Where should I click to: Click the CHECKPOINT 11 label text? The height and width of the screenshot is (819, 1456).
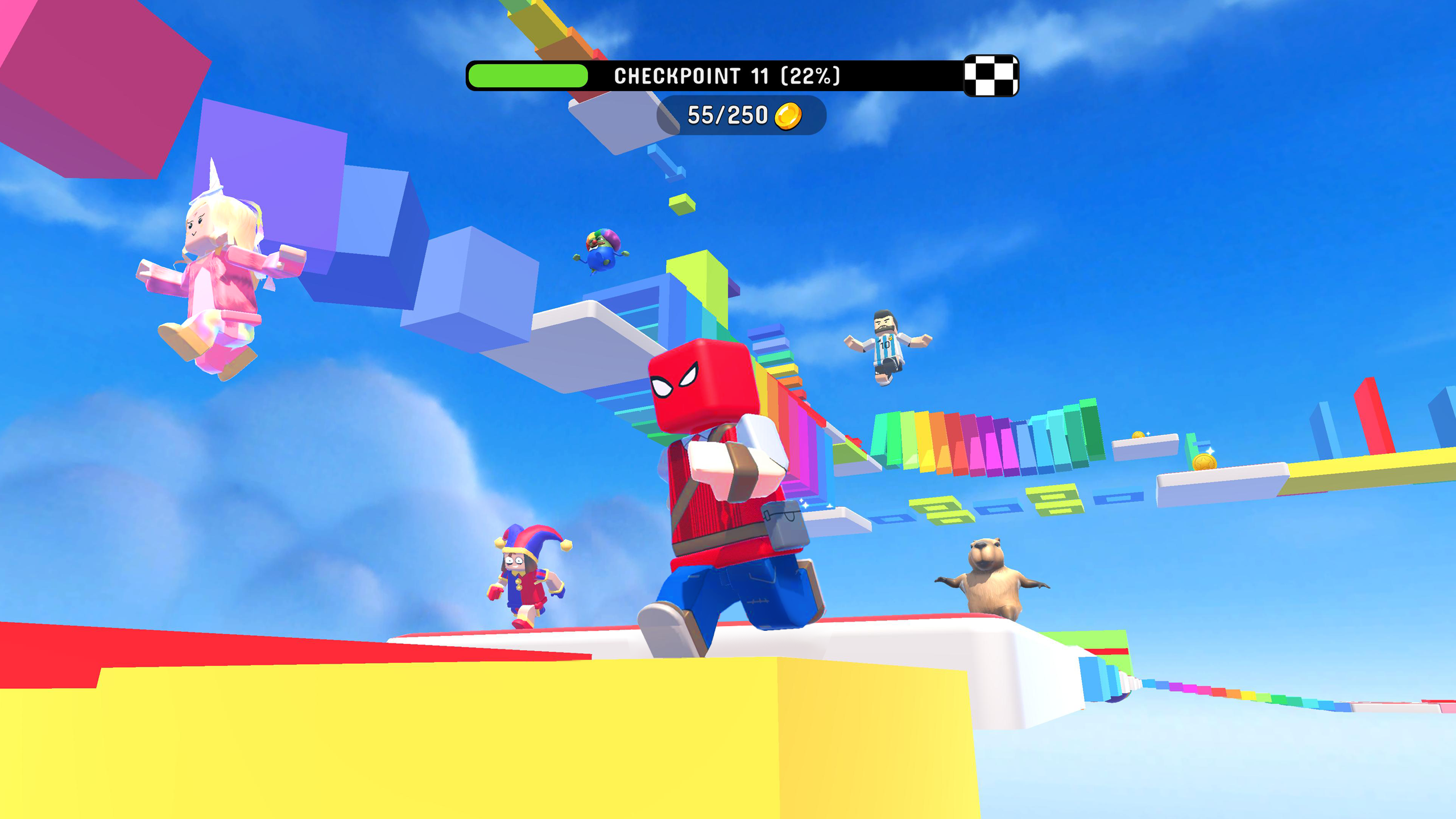728,75
